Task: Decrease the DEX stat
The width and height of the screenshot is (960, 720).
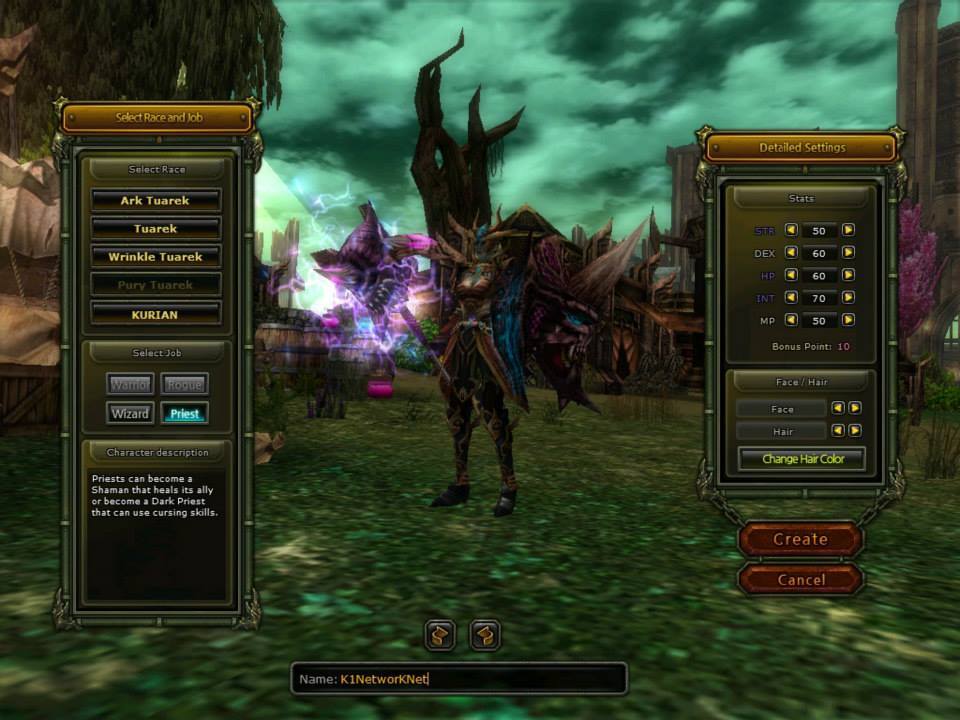Action: (791, 253)
